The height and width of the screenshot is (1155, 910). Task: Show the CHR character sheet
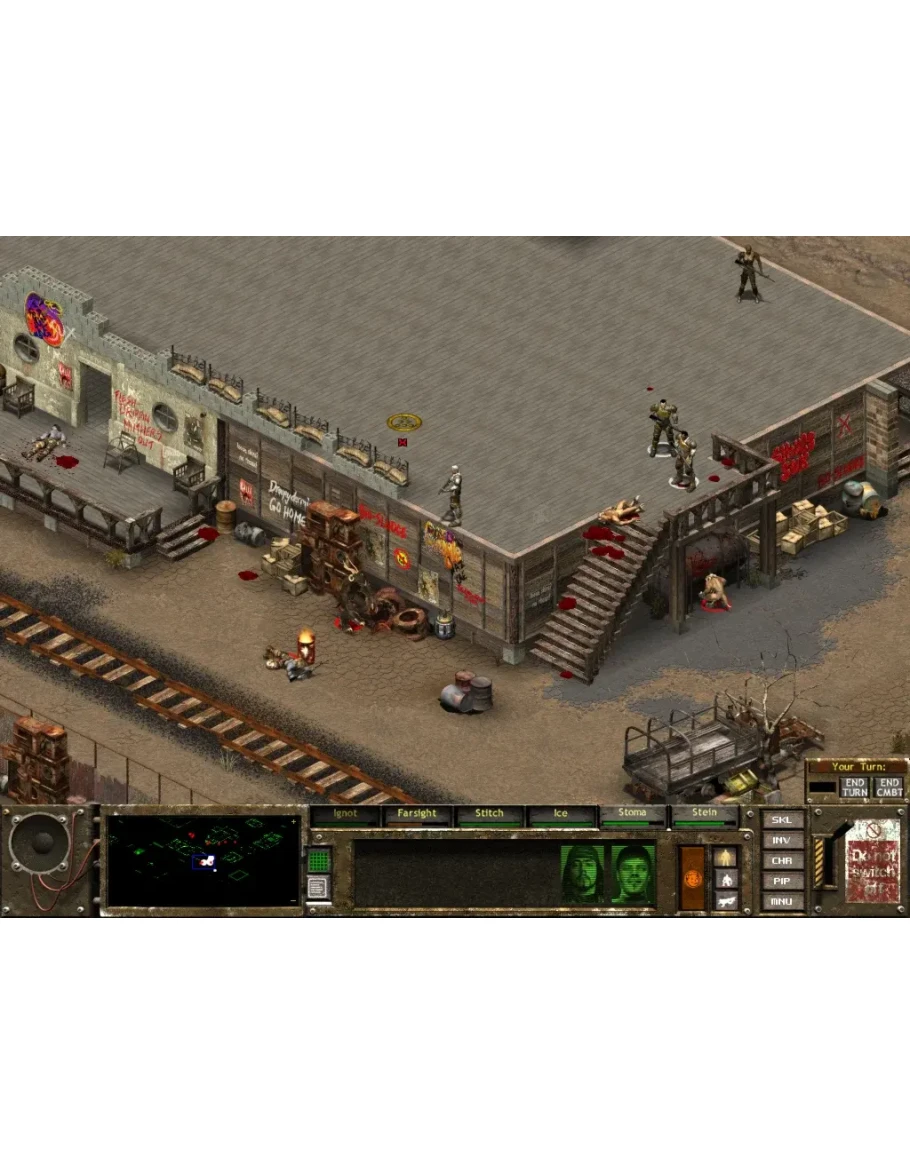tap(782, 861)
